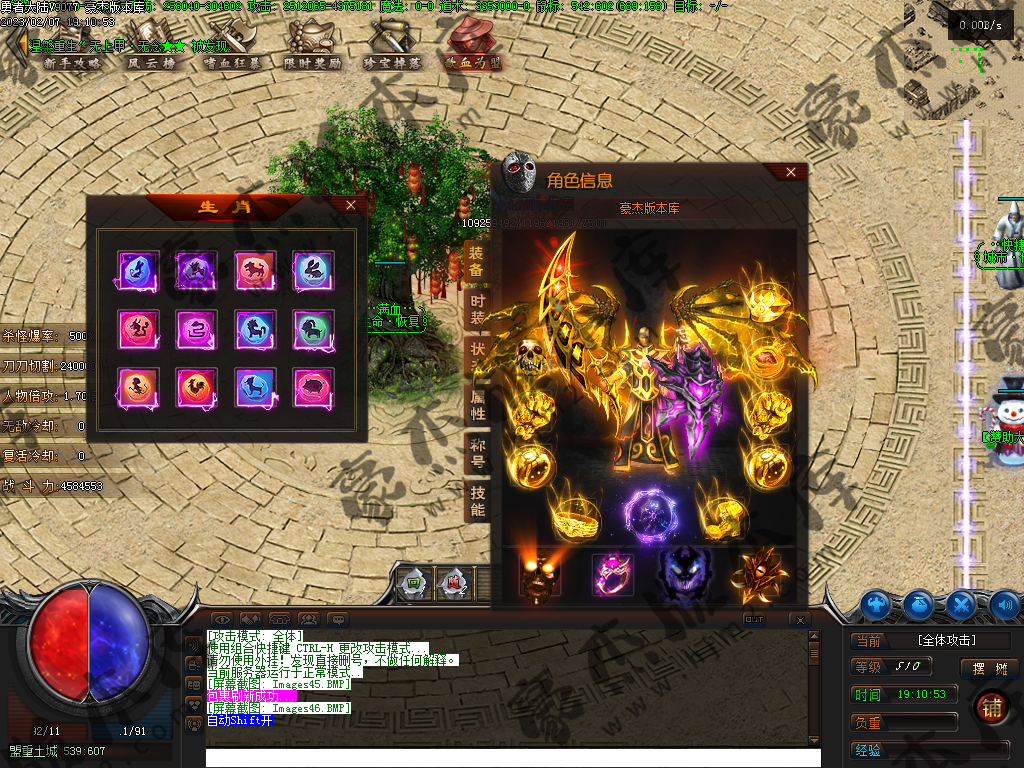Show the 属性 attributes tab
Viewport: 1024px width, 768px height.
(x=477, y=406)
